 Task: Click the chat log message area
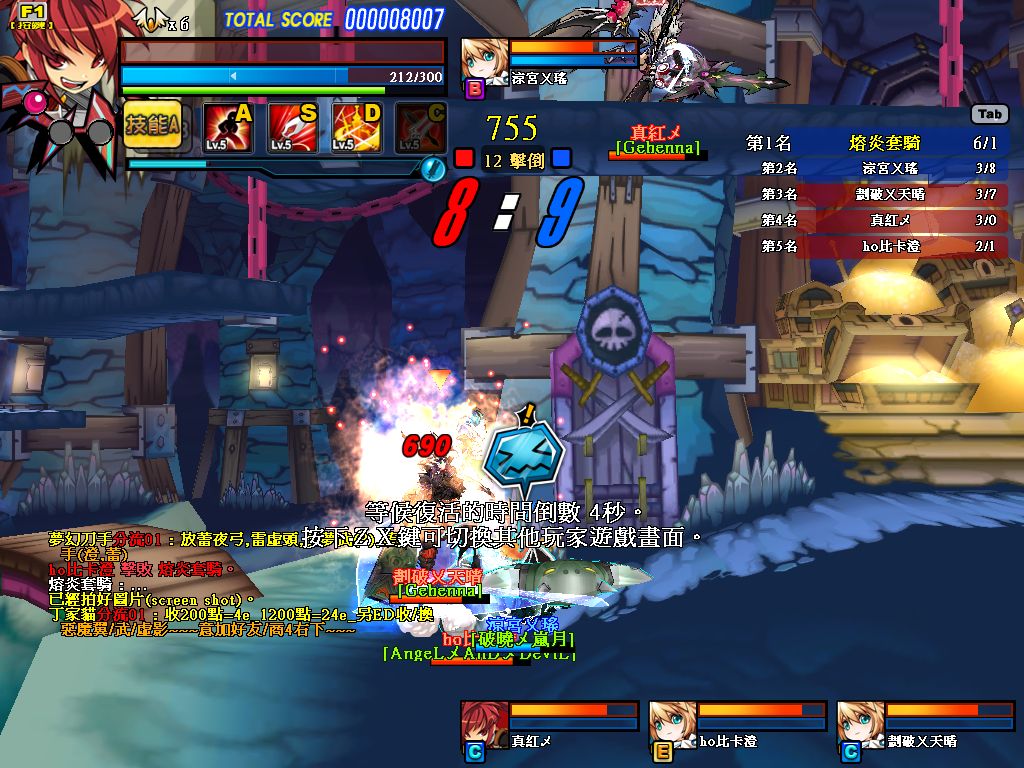pyautogui.click(x=200, y=585)
